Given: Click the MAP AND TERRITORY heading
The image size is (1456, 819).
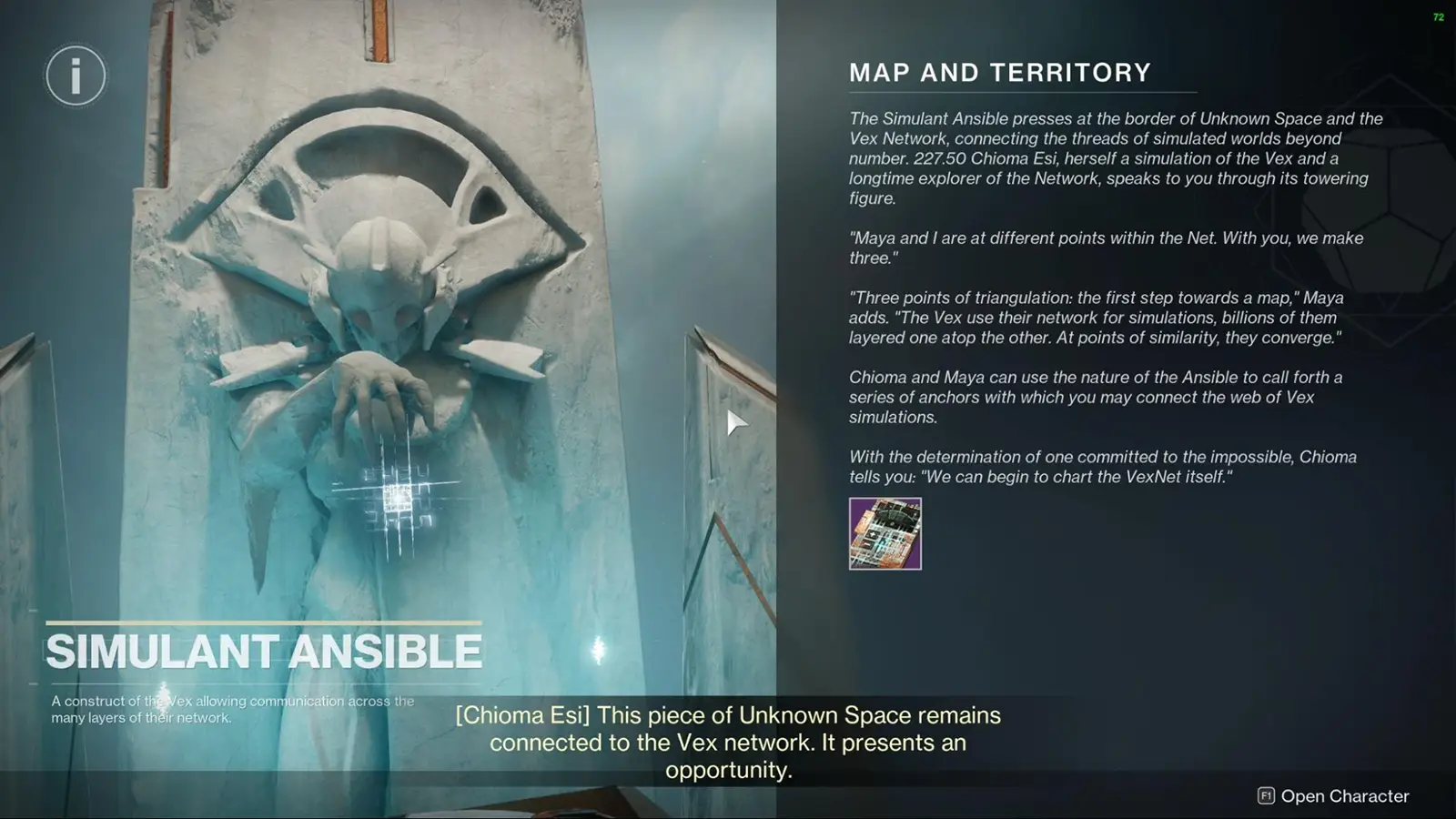Looking at the screenshot, I should pyautogui.click(x=999, y=73).
